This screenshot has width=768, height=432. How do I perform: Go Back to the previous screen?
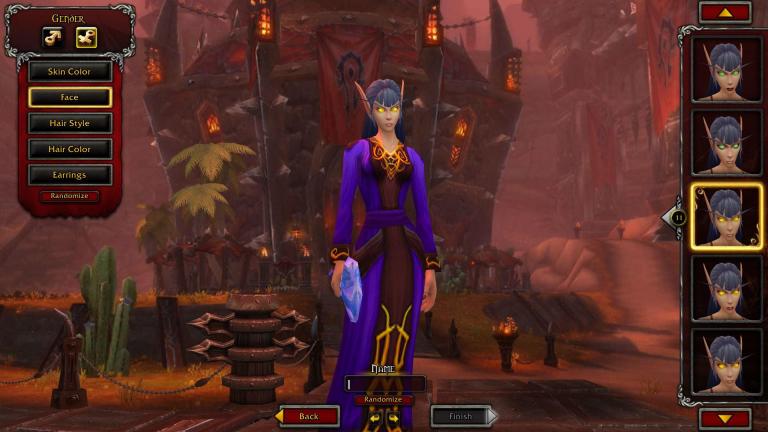click(309, 416)
